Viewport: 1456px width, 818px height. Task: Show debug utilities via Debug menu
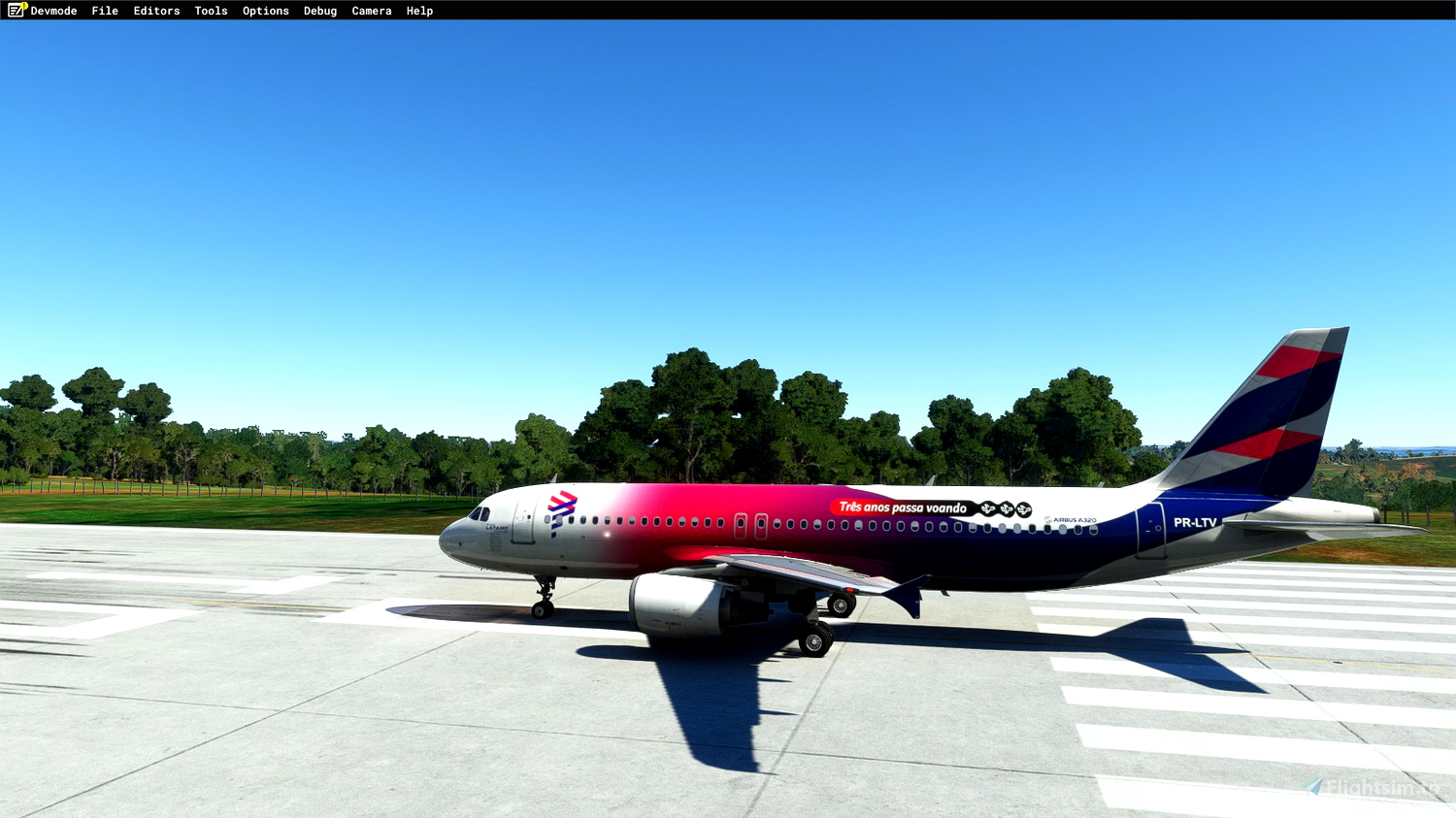(319, 11)
